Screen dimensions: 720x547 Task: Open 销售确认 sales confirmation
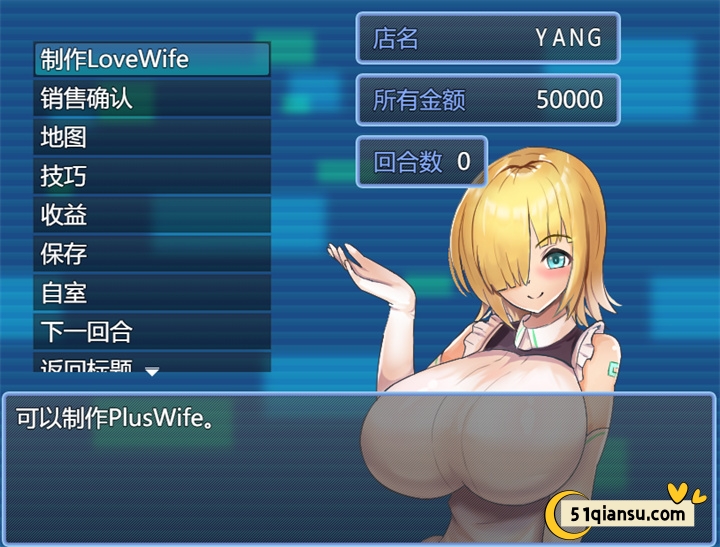(152, 98)
